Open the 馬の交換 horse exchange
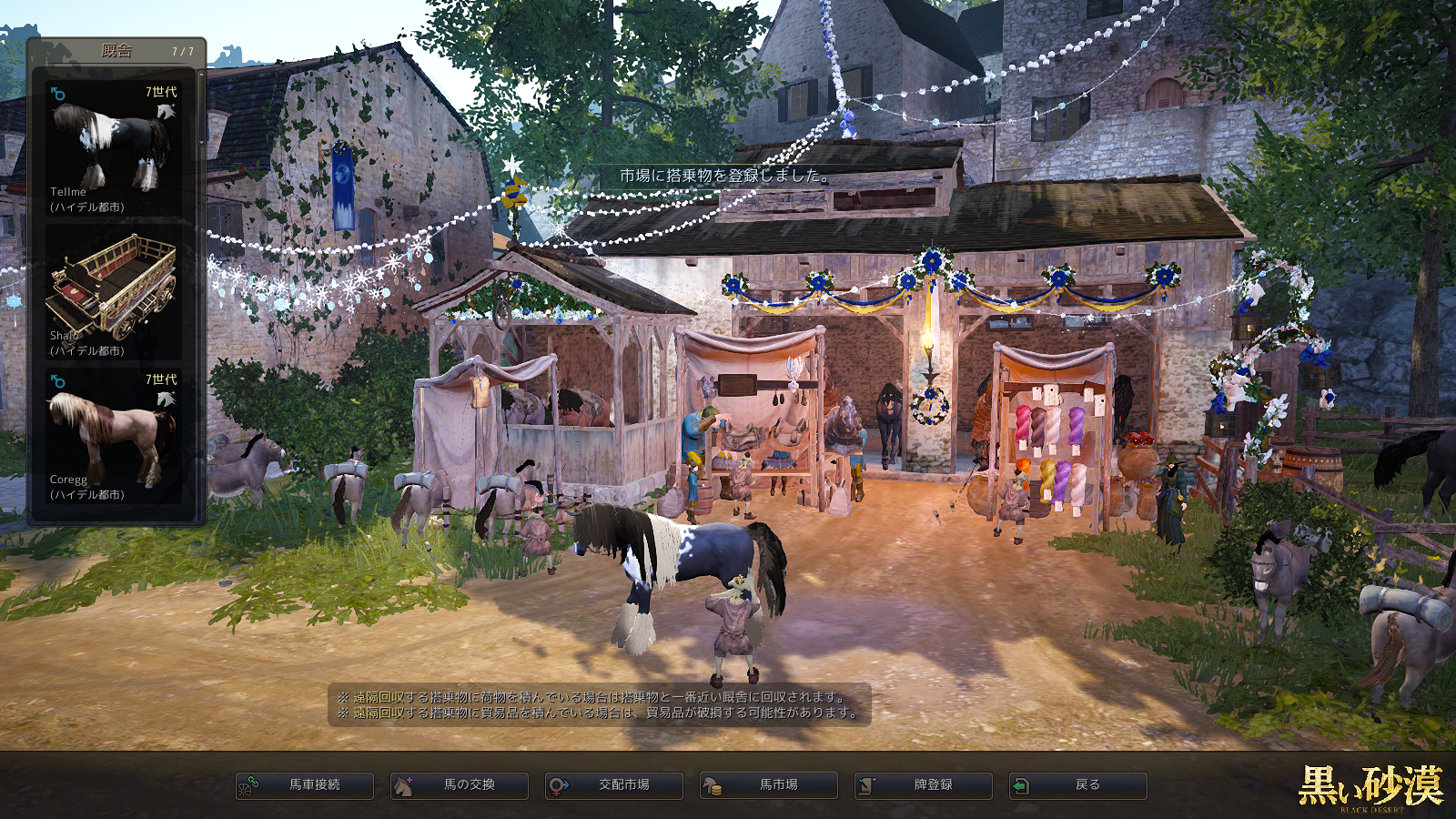This screenshot has width=1456, height=819. (460, 785)
